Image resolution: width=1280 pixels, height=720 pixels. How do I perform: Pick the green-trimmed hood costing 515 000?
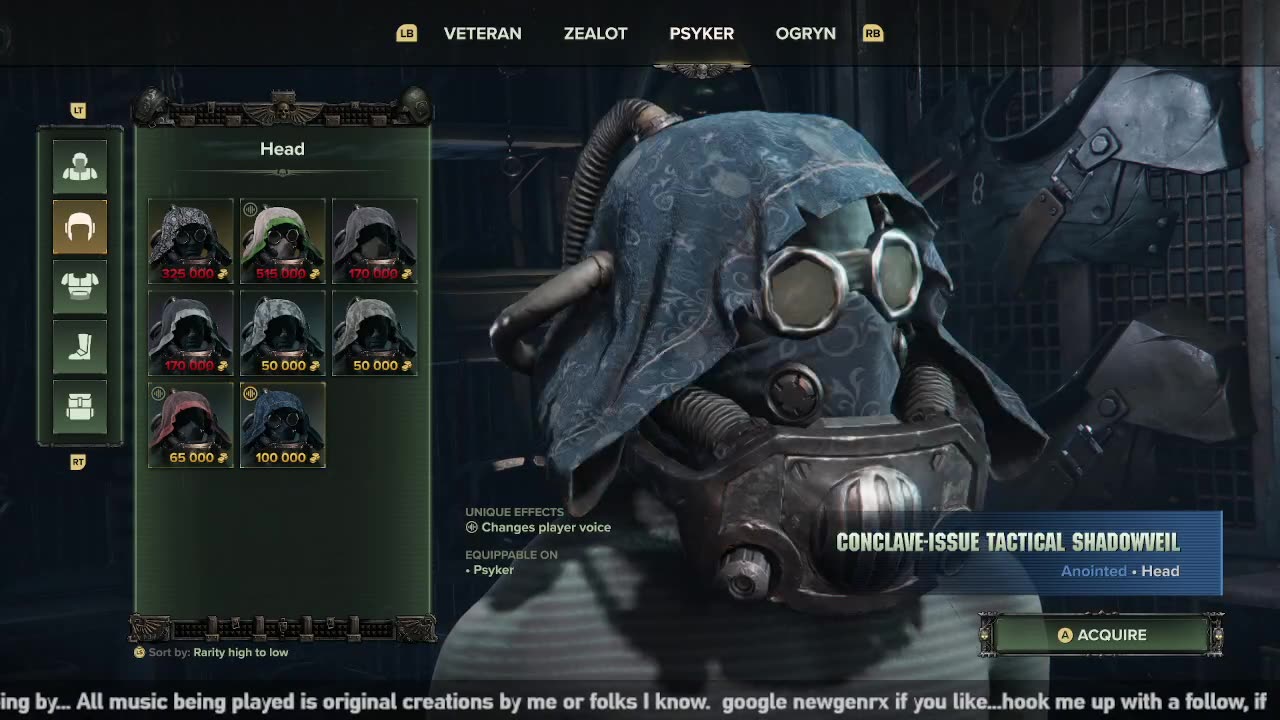[x=282, y=241]
